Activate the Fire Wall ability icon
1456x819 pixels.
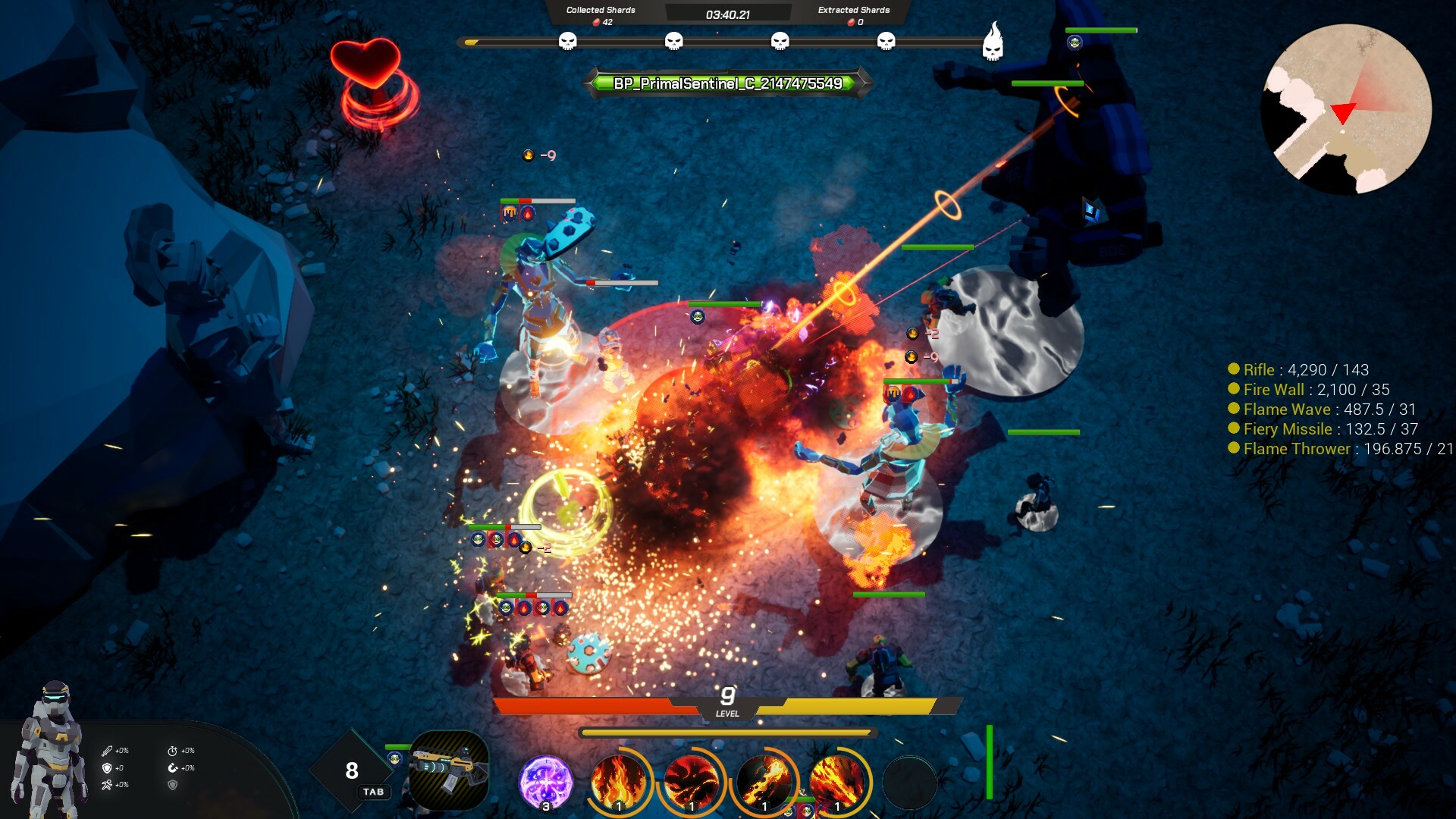[618, 781]
